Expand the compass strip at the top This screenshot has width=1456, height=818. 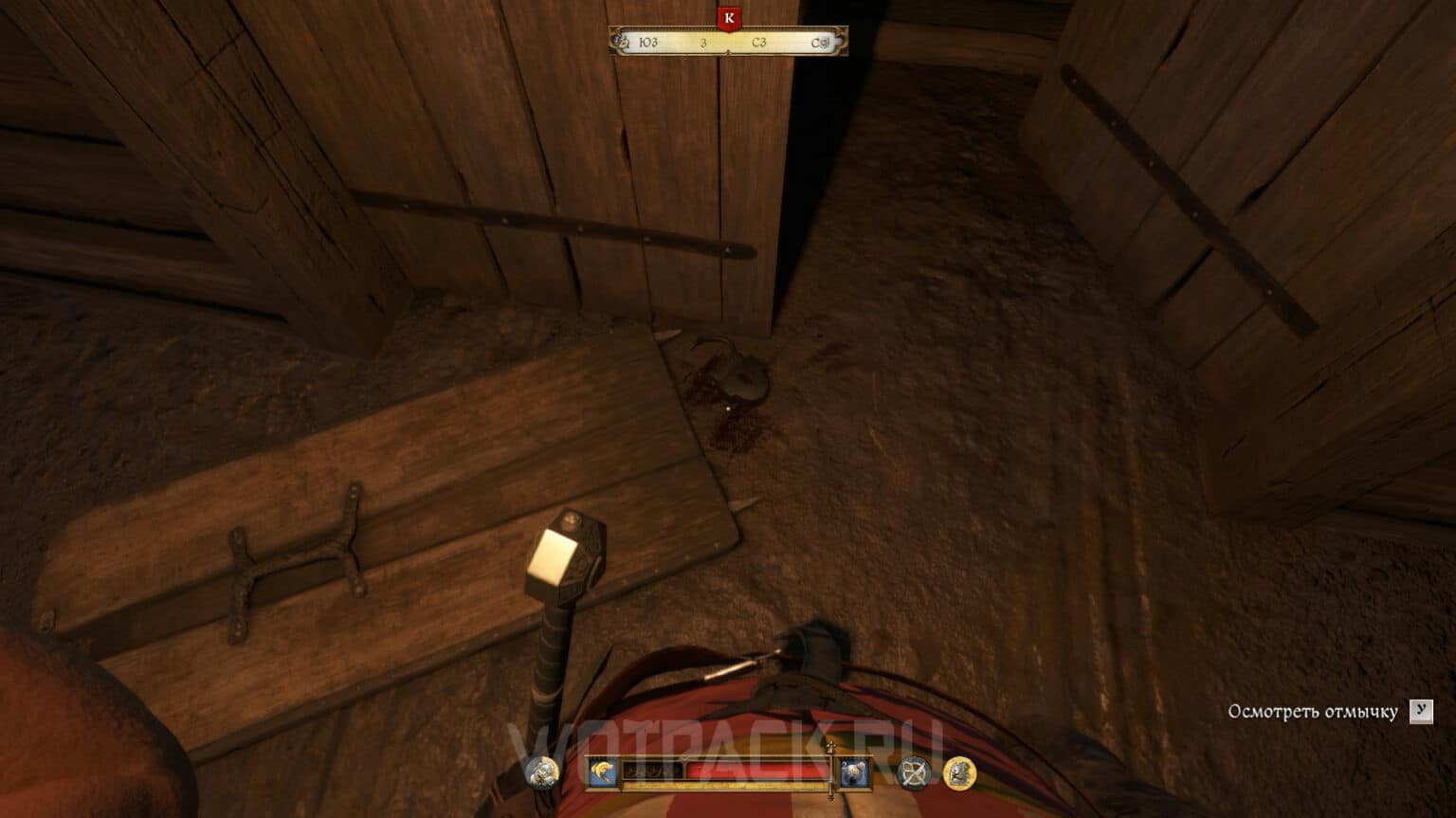(x=725, y=41)
